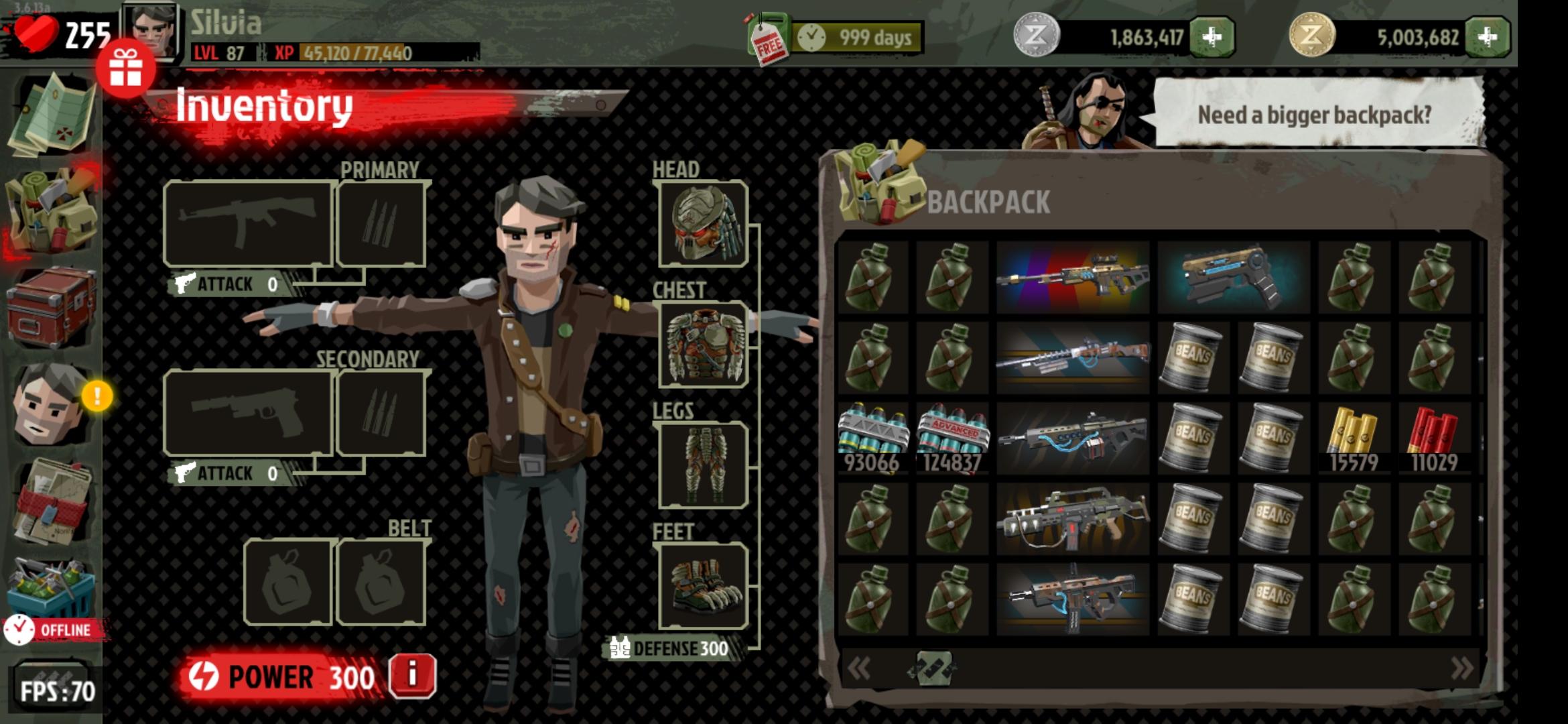Select the equipped predator mask head slot
This screenshot has height=724, width=1568.
click(703, 223)
